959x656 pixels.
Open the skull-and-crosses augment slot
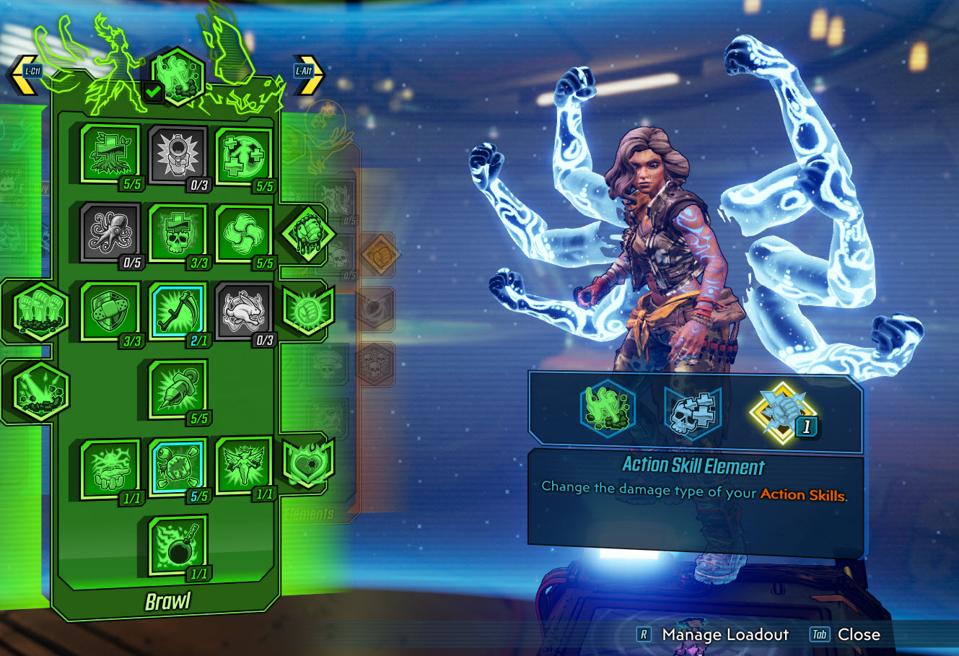click(x=692, y=411)
